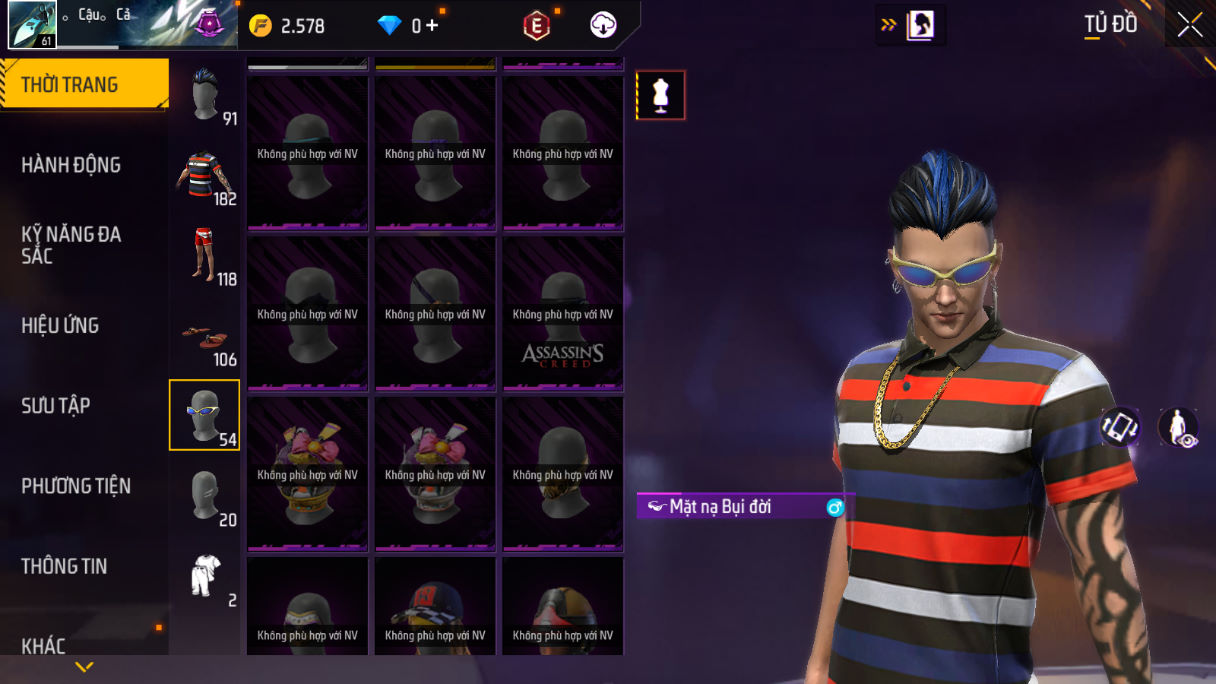This screenshot has width=1216, height=684.
Task: Click the mannequin outfit preview button
Action: [660, 95]
